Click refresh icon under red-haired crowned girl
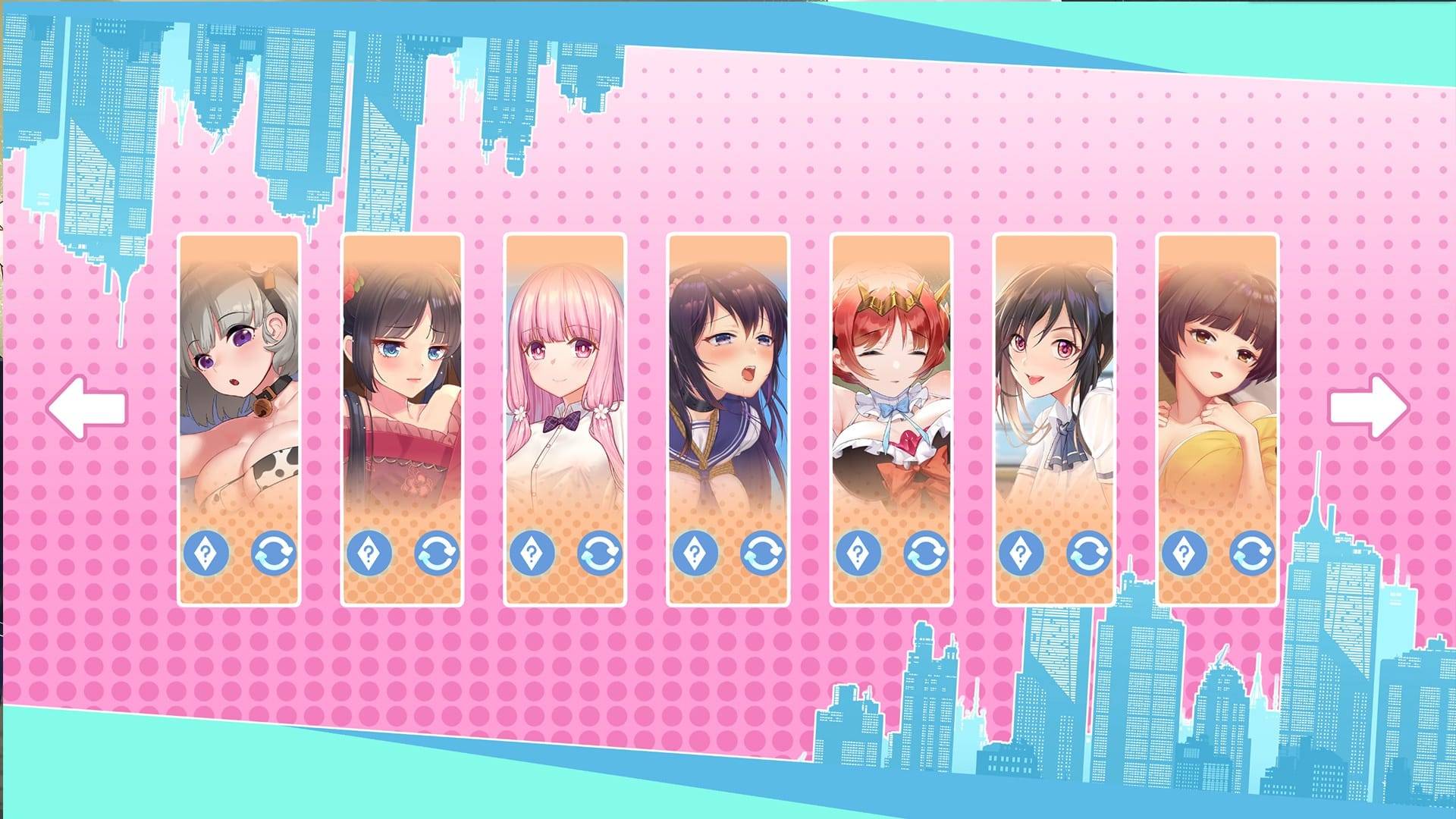 926,553
